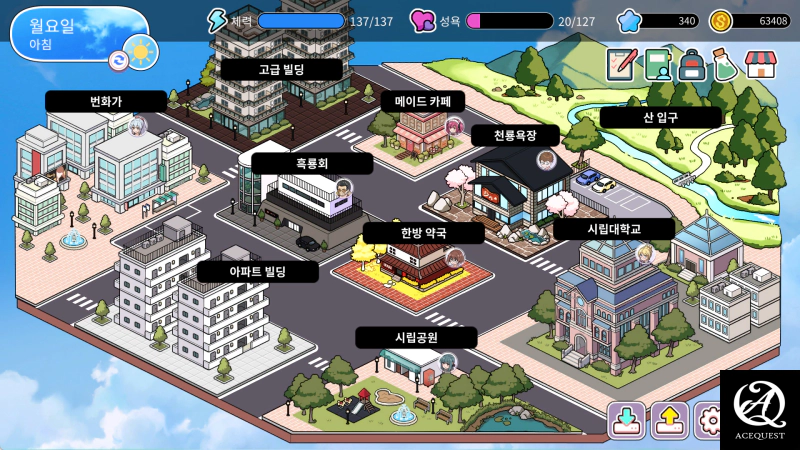Open the quest checklist clipboard icon
This screenshot has width=800, height=450.
click(x=621, y=64)
